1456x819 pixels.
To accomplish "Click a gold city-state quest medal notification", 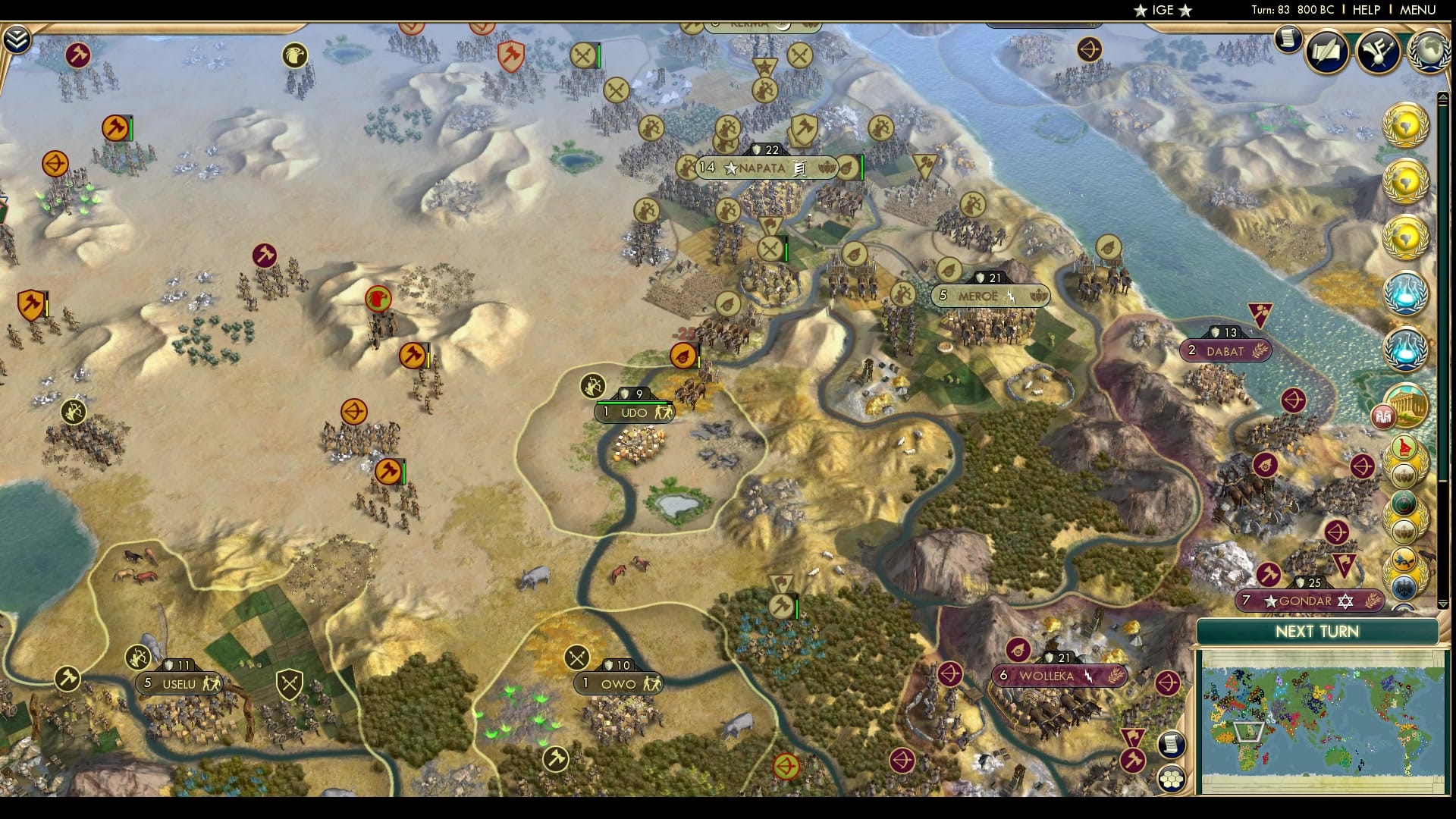I will (1407, 125).
